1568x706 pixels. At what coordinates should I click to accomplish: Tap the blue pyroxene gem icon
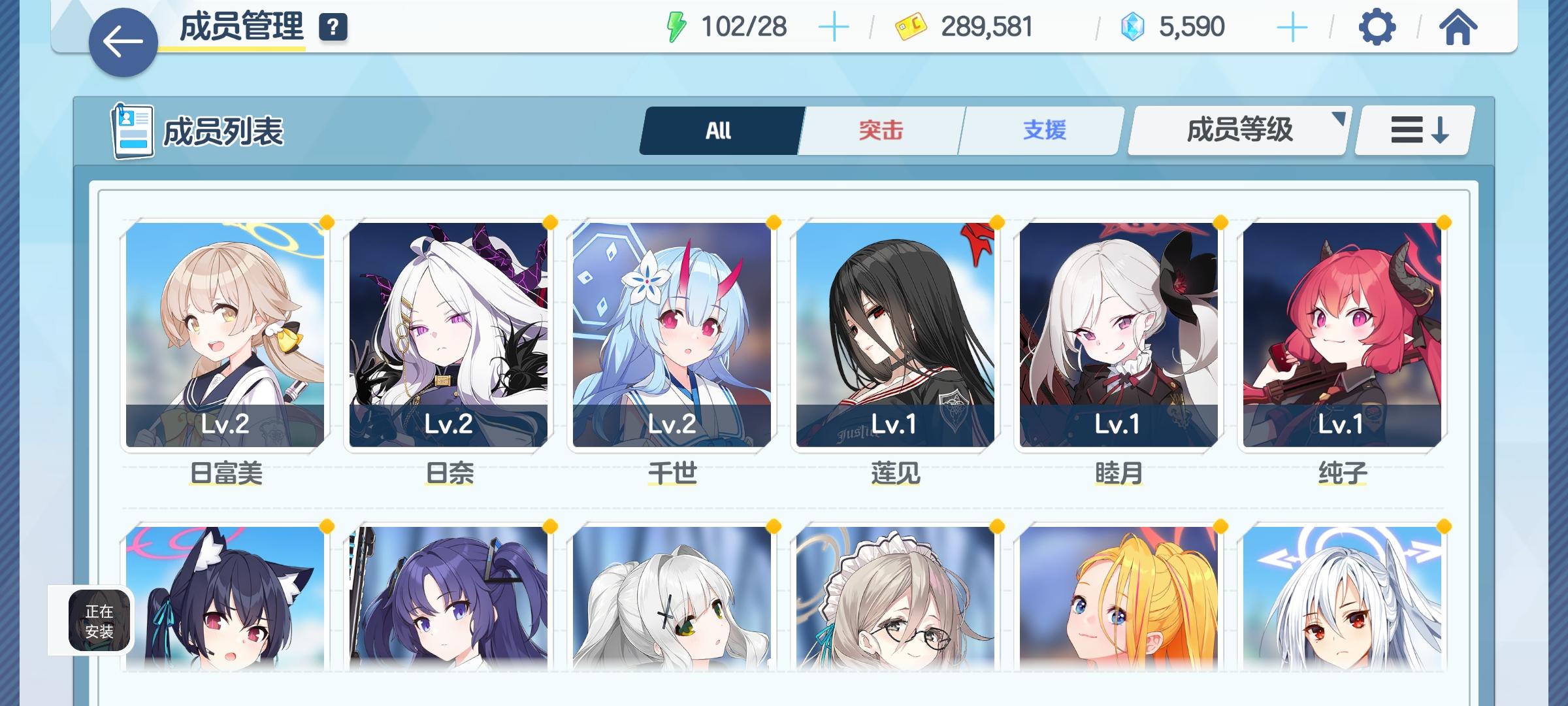[x=1134, y=27]
